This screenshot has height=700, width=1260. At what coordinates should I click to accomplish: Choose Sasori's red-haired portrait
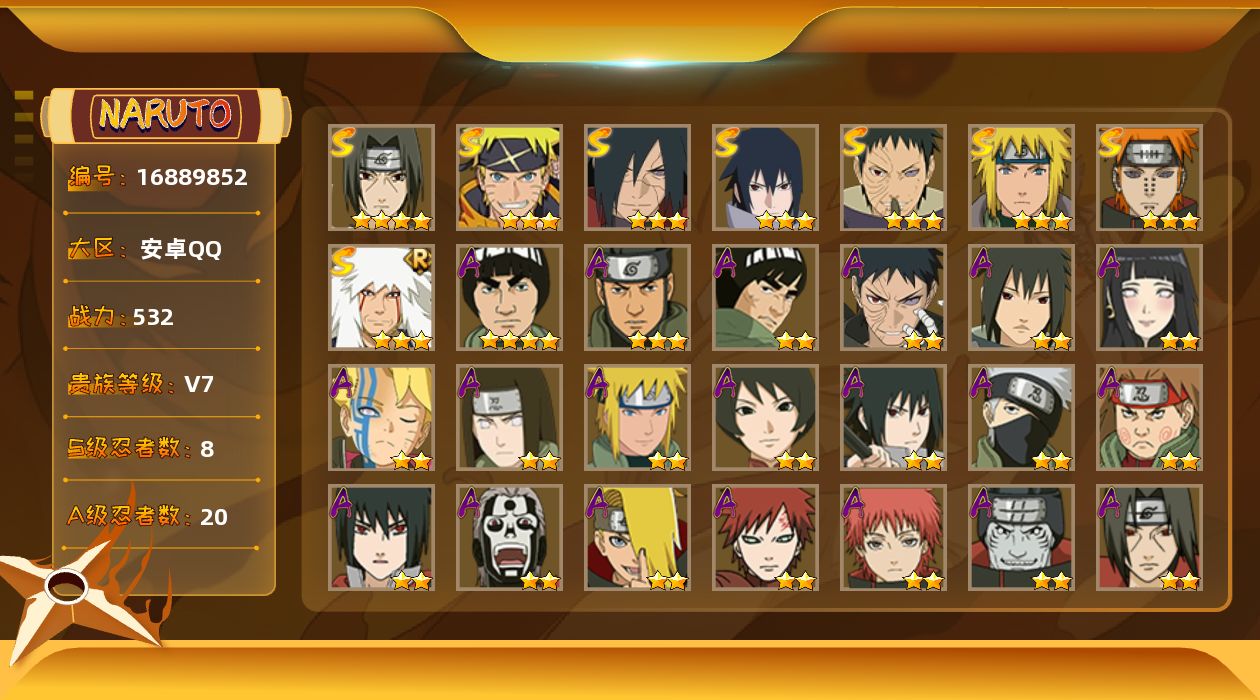893,538
